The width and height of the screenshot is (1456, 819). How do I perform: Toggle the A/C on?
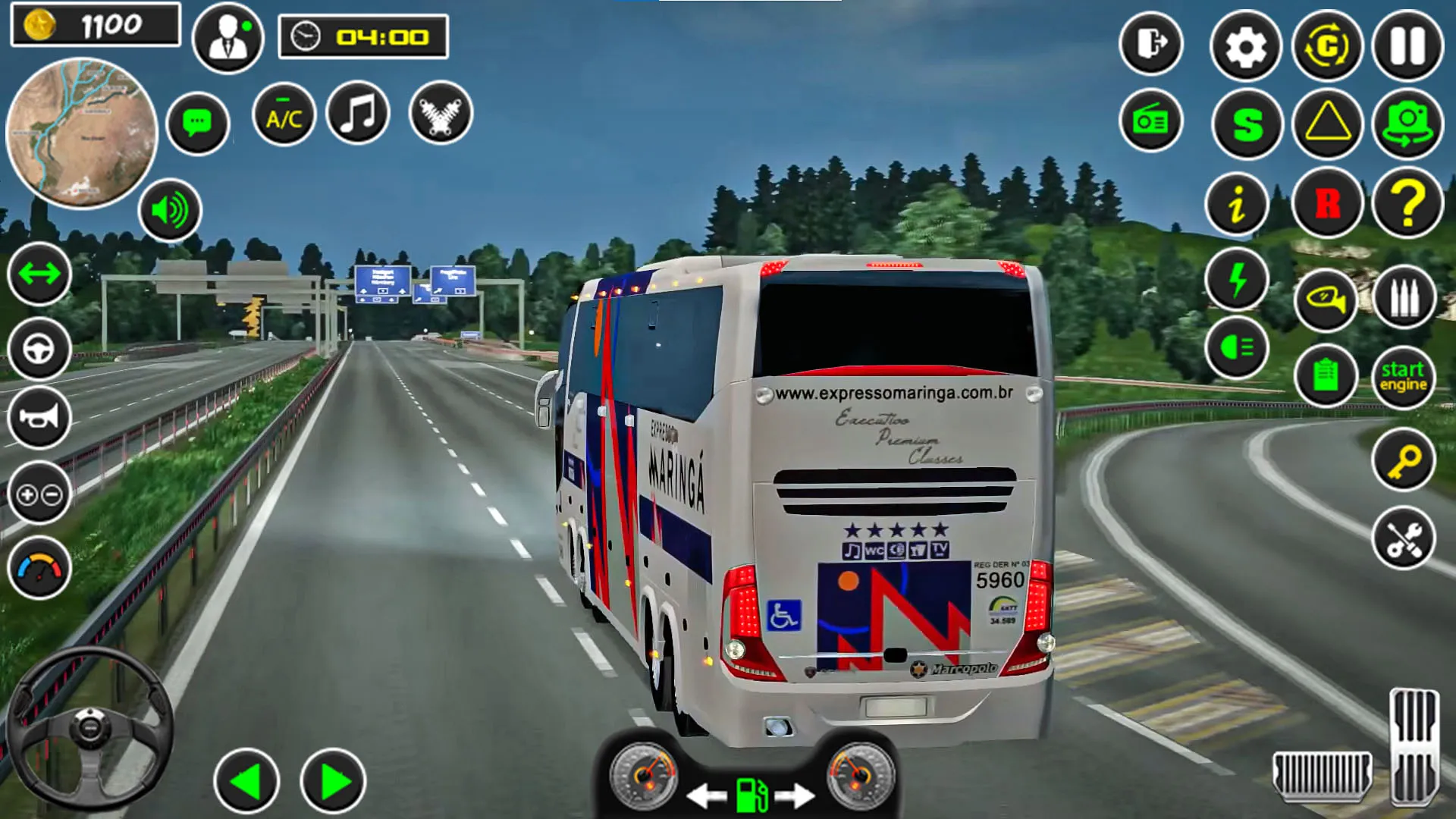point(283,116)
